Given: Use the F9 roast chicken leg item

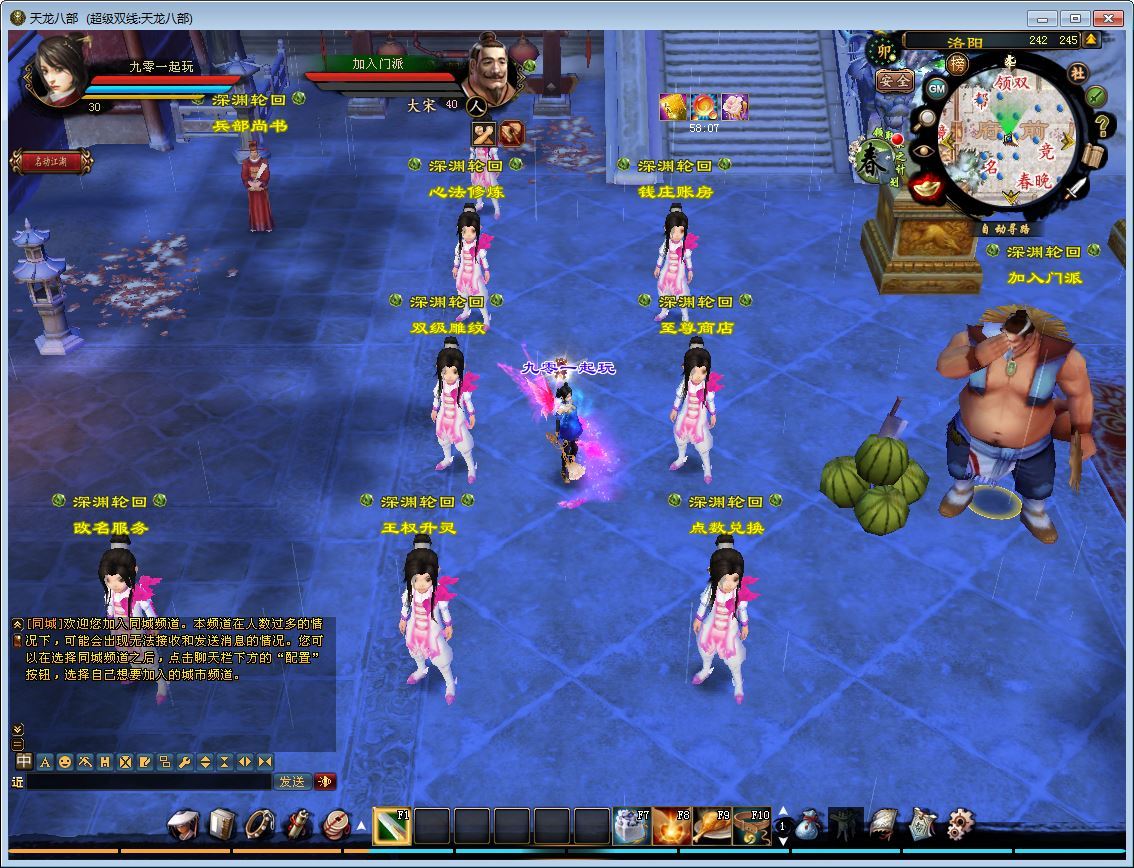Looking at the screenshot, I should (x=711, y=827).
